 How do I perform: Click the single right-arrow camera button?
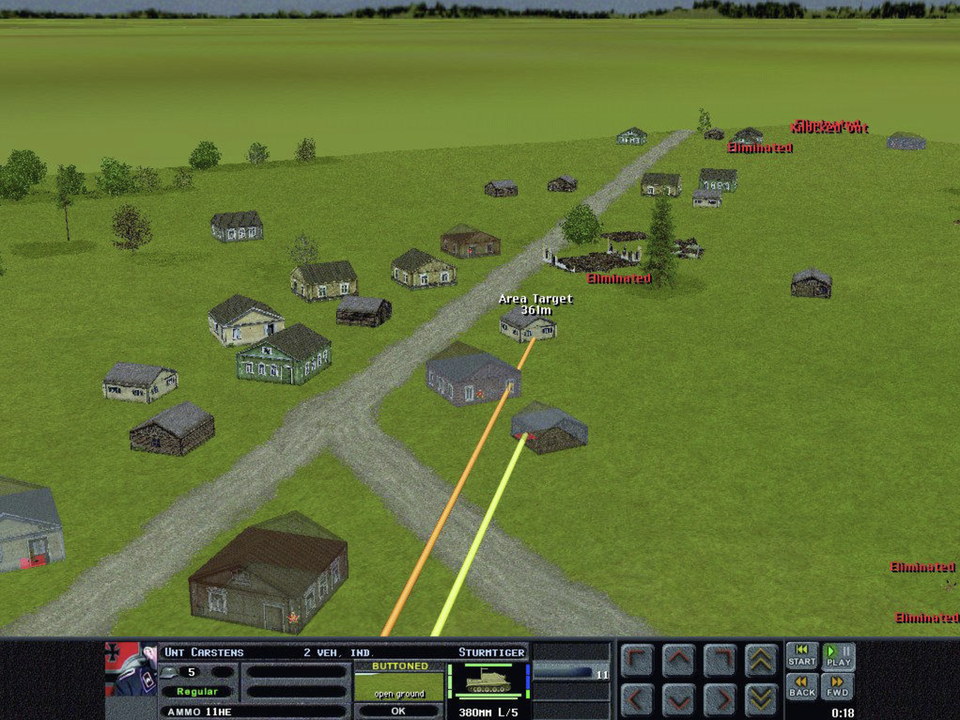[719, 697]
